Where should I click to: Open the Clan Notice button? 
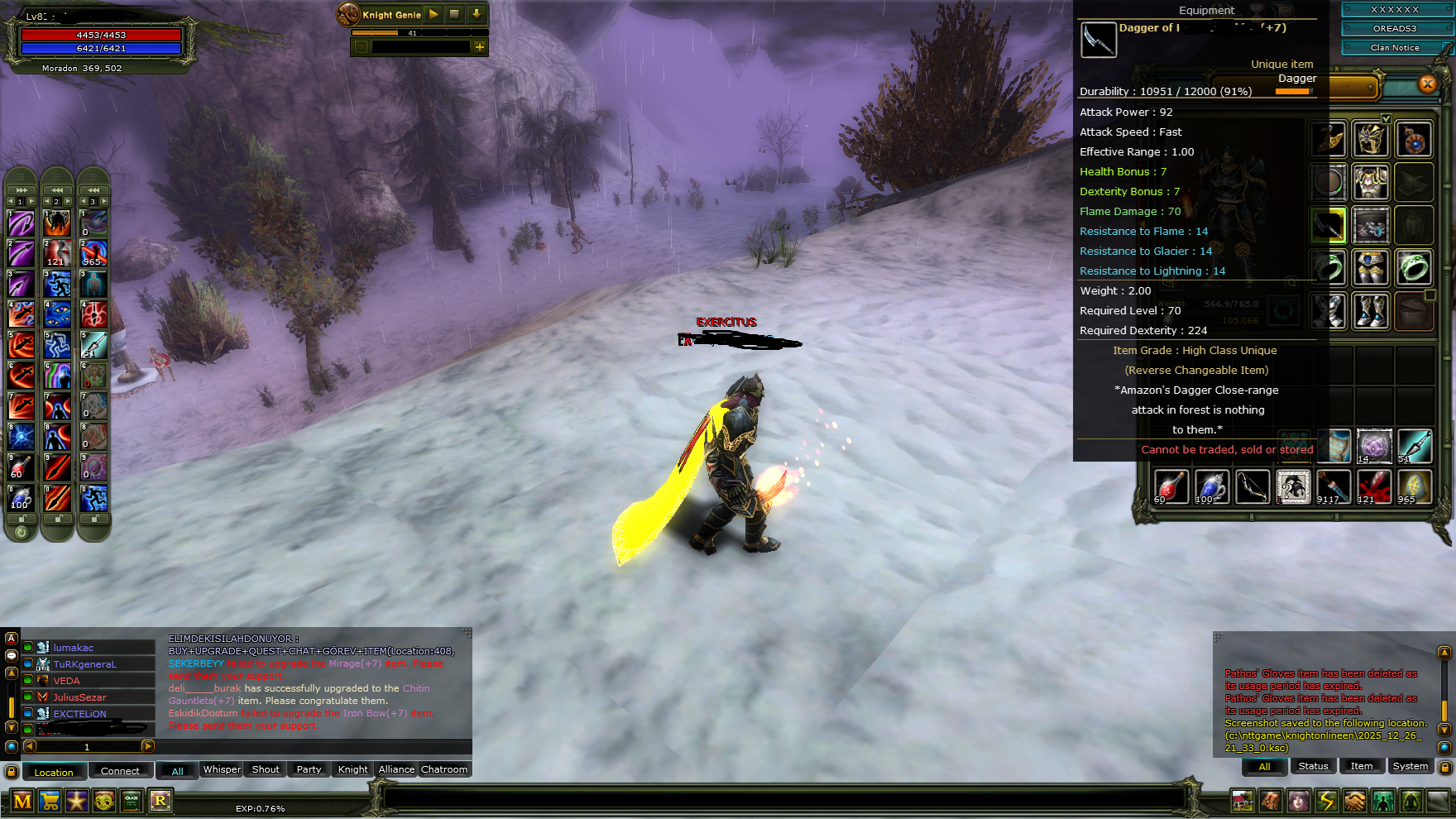[1397, 47]
